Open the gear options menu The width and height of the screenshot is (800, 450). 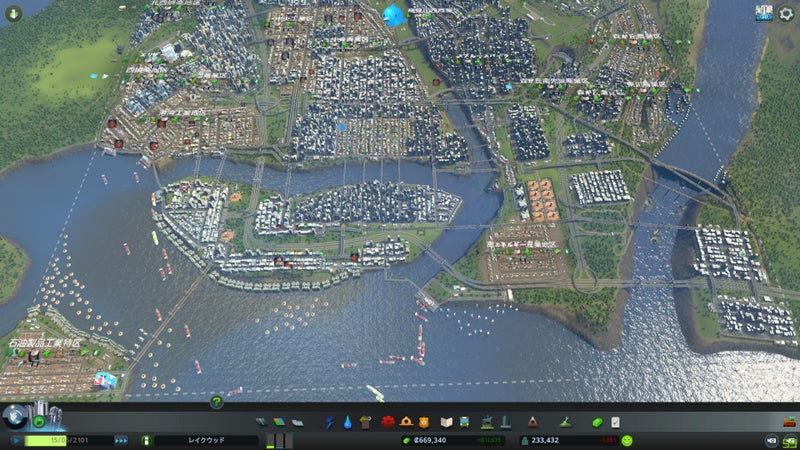pyautogui.click(x=786, y=14)
